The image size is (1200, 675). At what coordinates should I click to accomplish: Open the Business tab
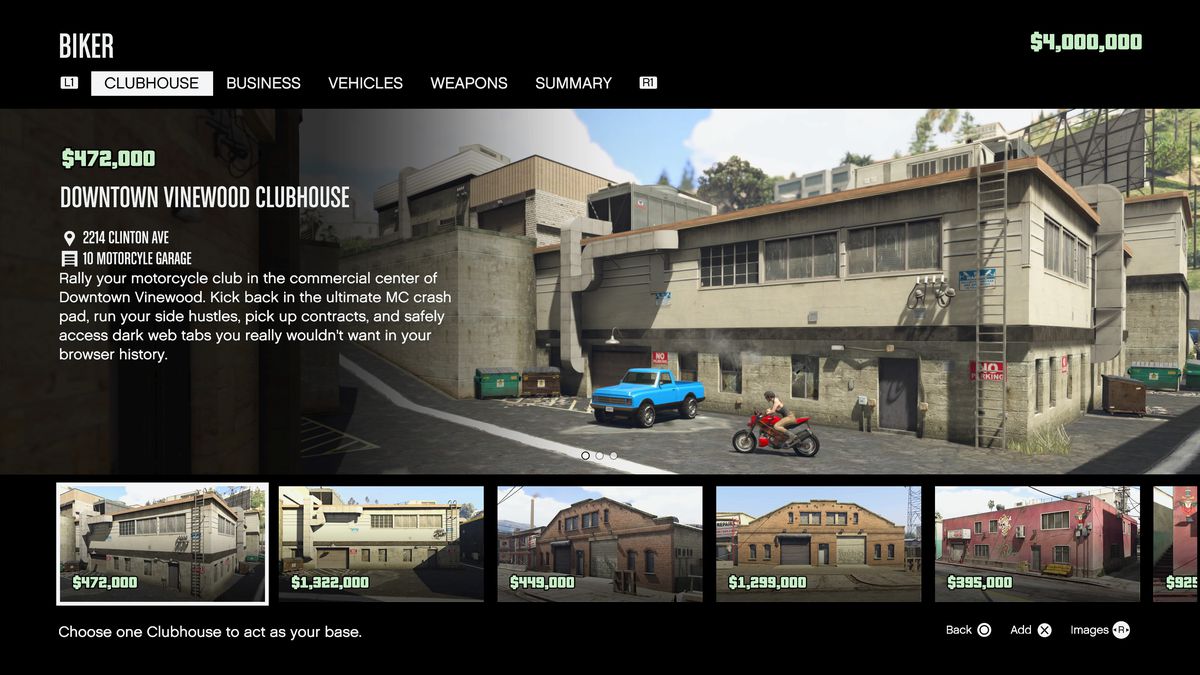pos(263,84)
